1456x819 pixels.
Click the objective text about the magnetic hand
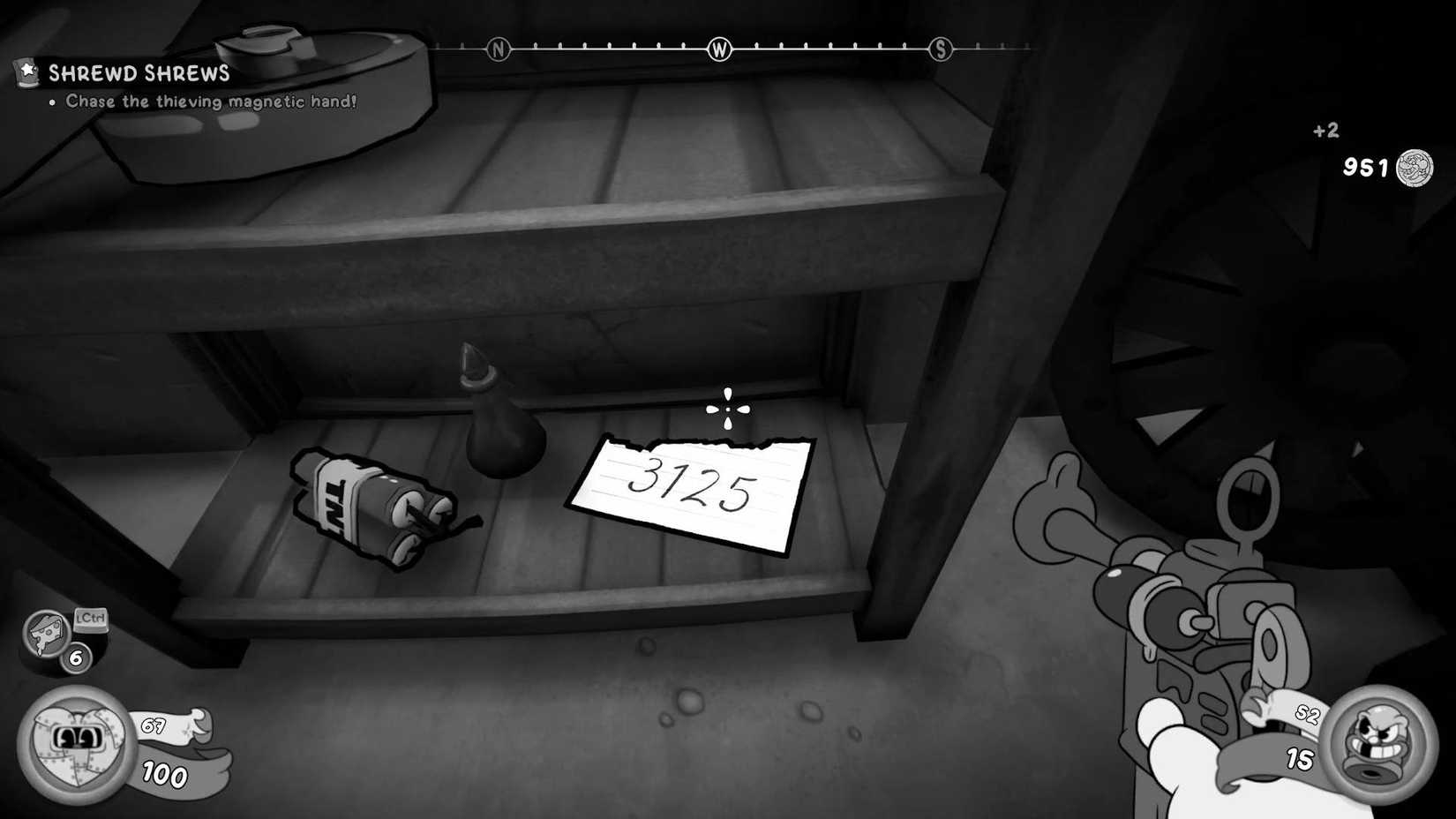pos(210,101)
